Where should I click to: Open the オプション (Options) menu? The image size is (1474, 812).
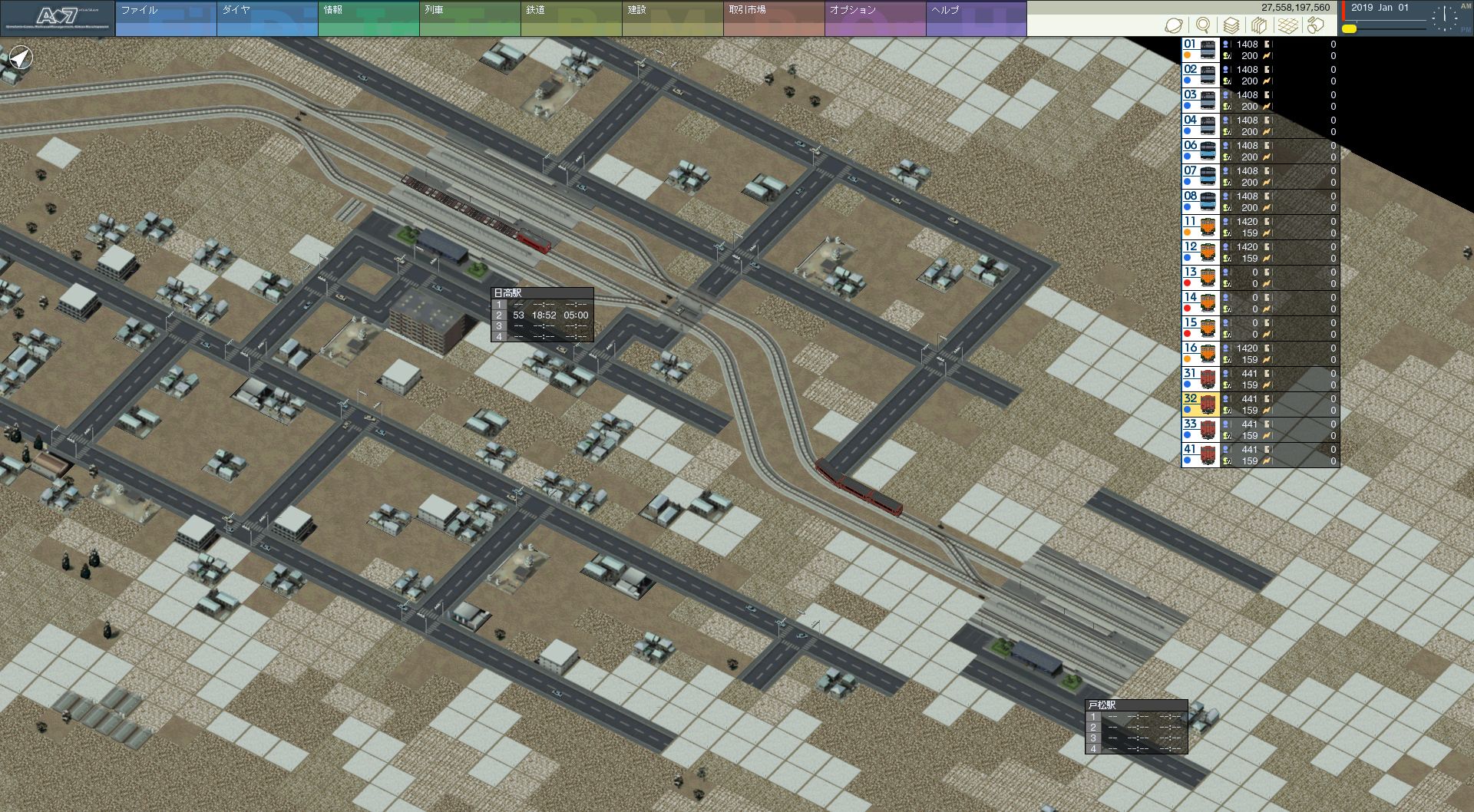874,18
